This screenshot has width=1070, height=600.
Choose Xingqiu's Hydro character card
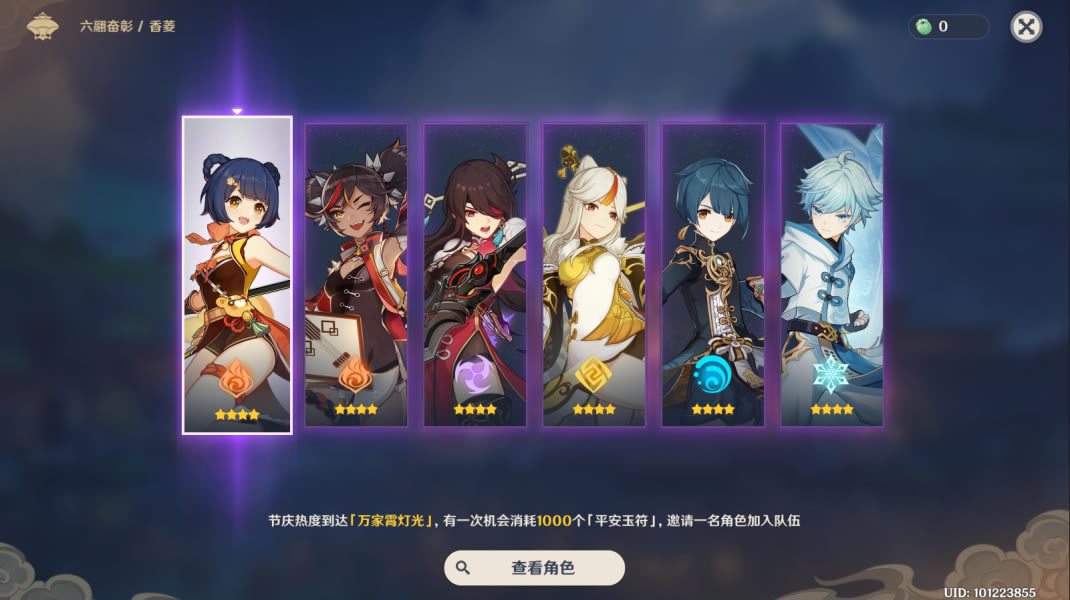coord(713,275)
